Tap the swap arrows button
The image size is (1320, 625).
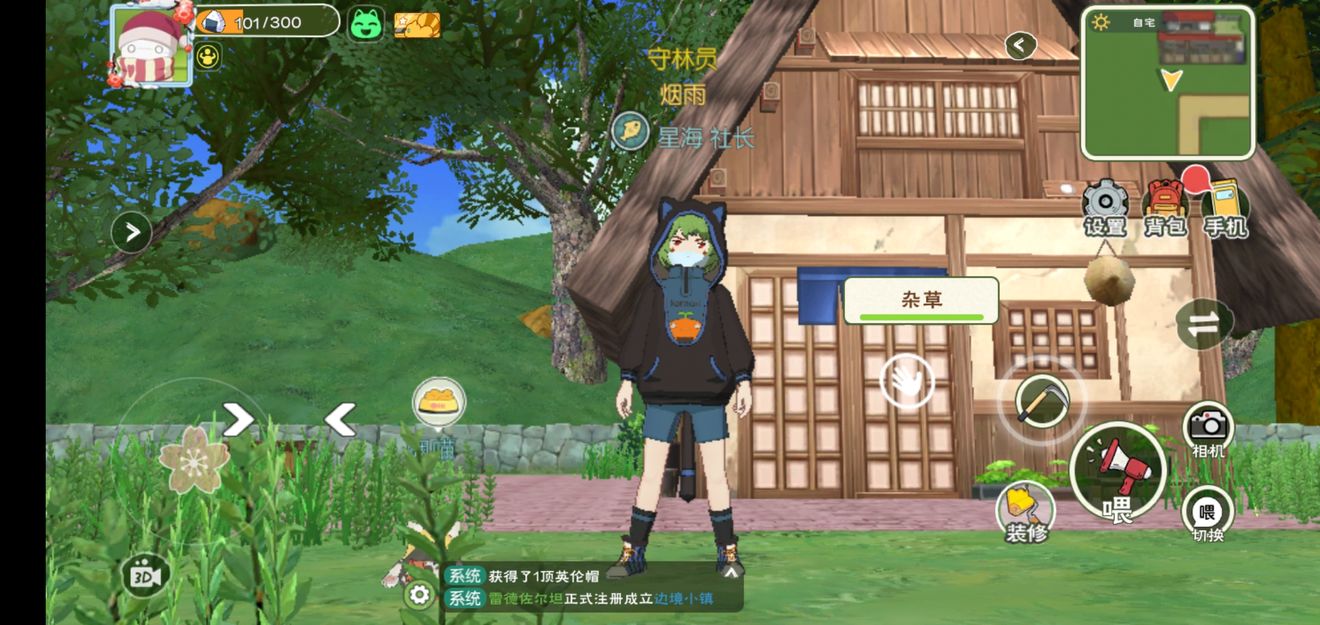click(1203, 323)
